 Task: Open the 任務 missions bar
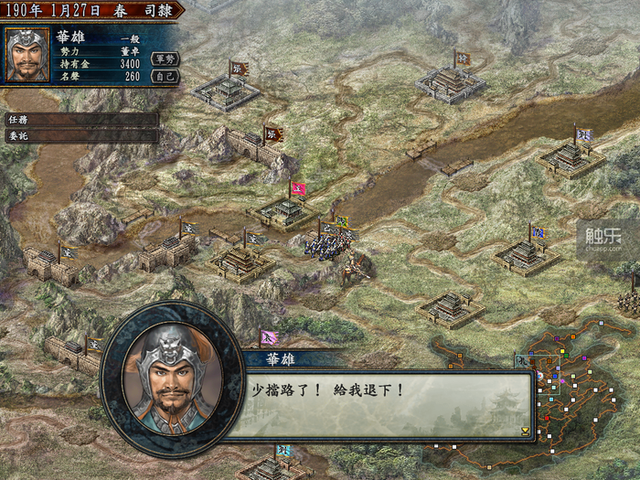click(80, 119)
